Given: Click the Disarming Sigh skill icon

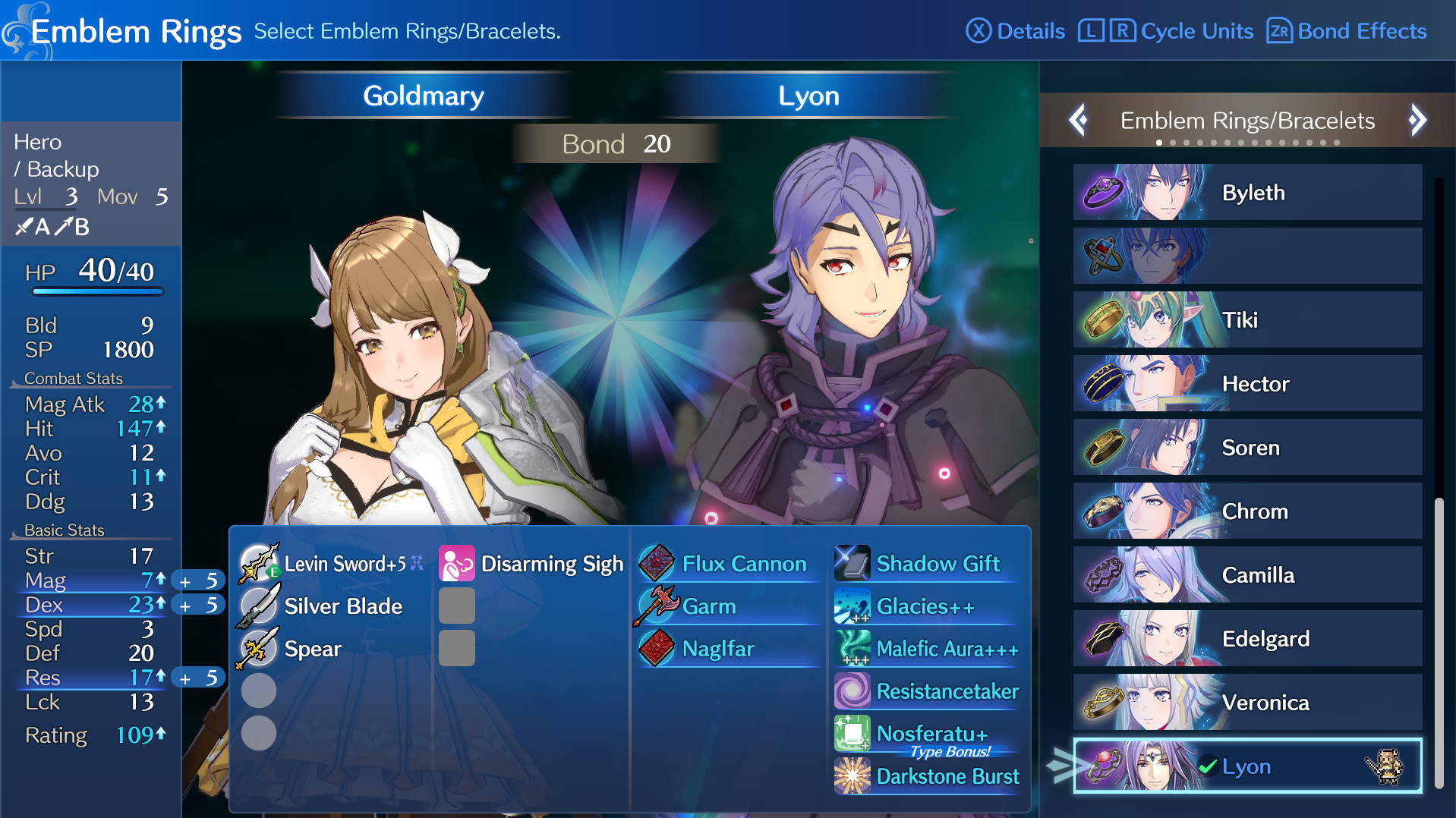Looking at the screenshot, I should coord(456,564).
